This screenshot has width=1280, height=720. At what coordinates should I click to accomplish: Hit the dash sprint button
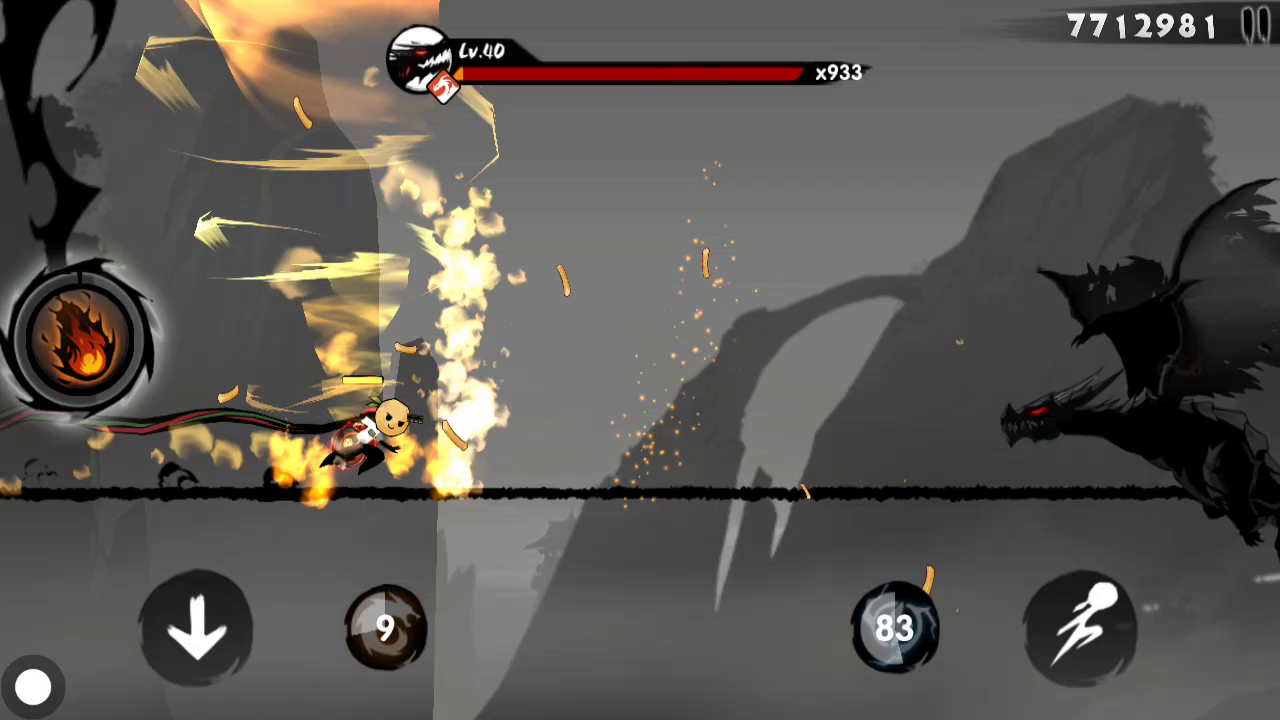1080,628
